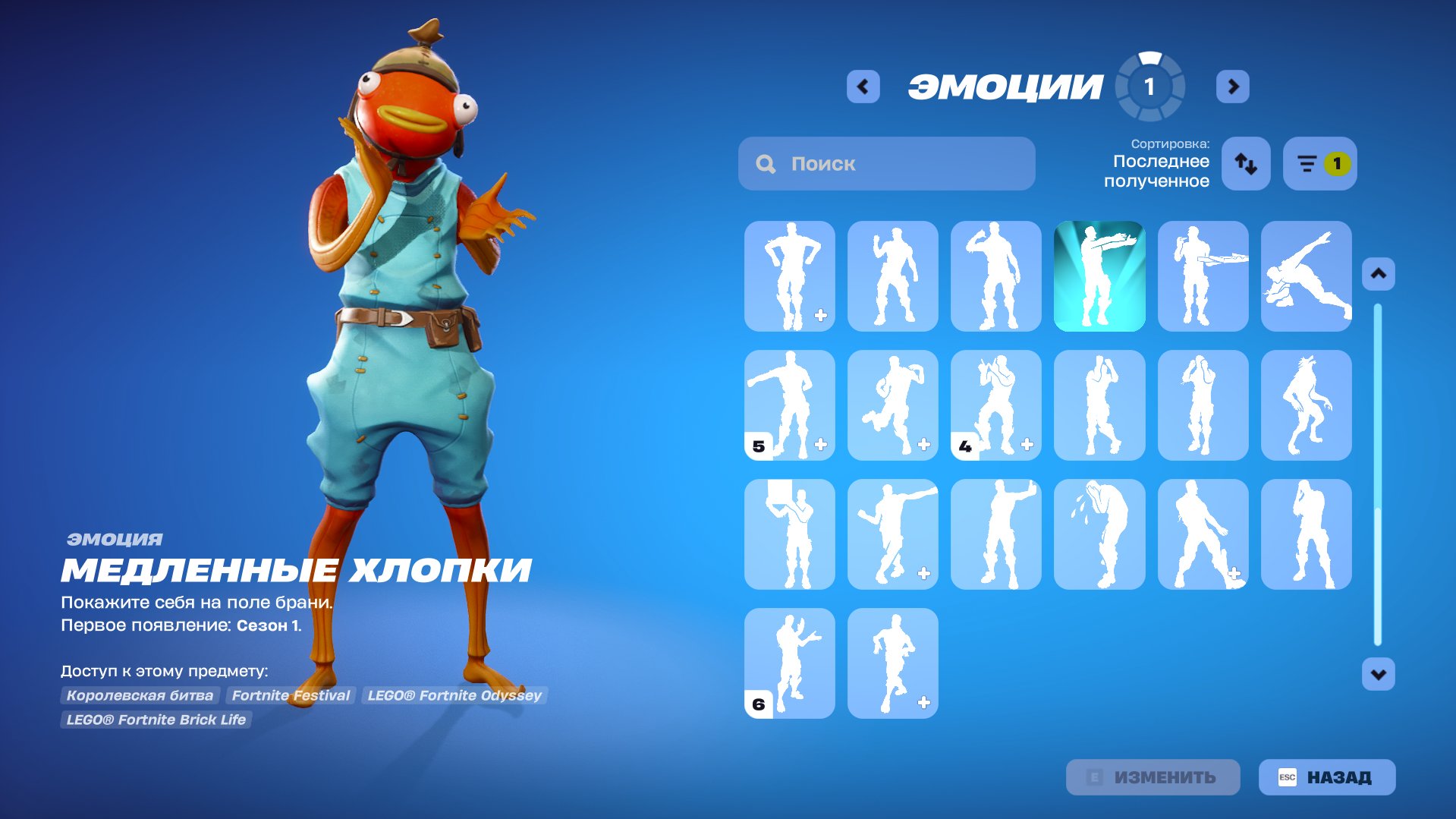Viewport: 1456px width, 819px height.
Task: Open the next locker category with right arrow
Action: click(x=1233, y=86)
